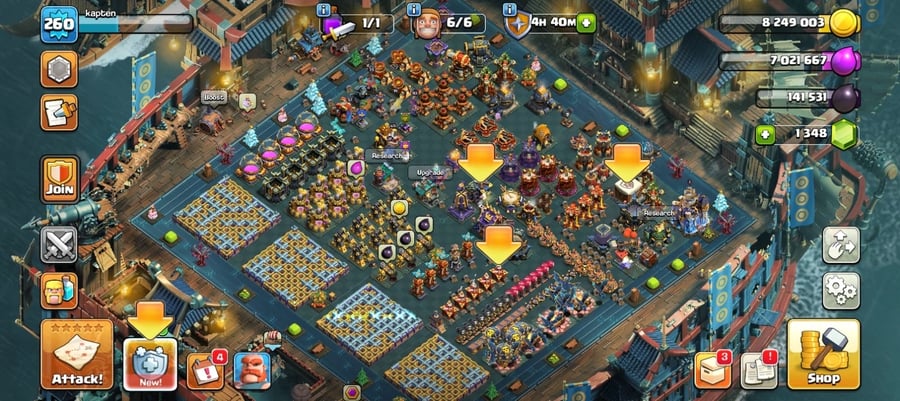Open the inbox box with badge 3
900x401 pixels.
(x=713, y=370)
